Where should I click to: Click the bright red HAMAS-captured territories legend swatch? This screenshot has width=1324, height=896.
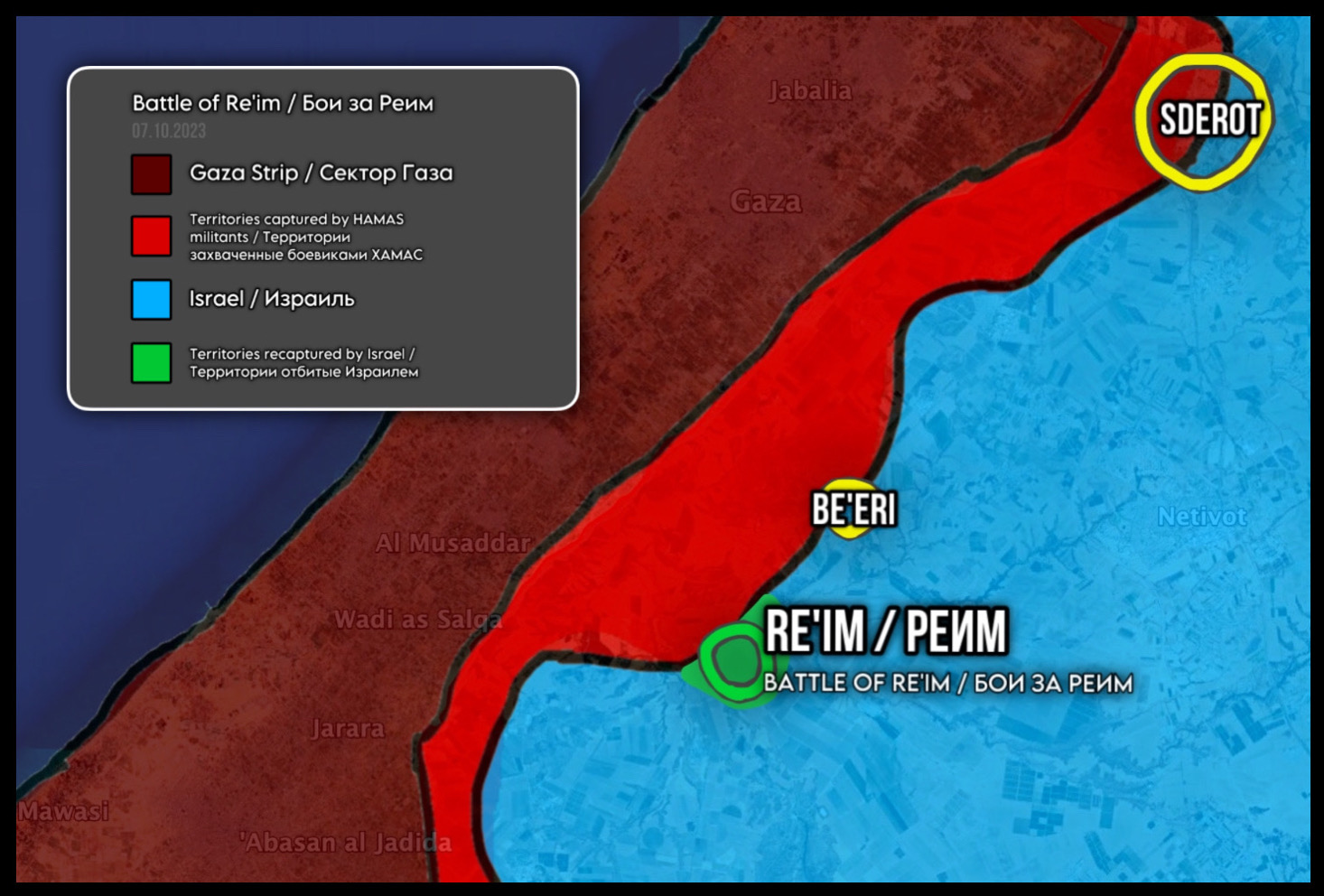[x=151, y=237]
